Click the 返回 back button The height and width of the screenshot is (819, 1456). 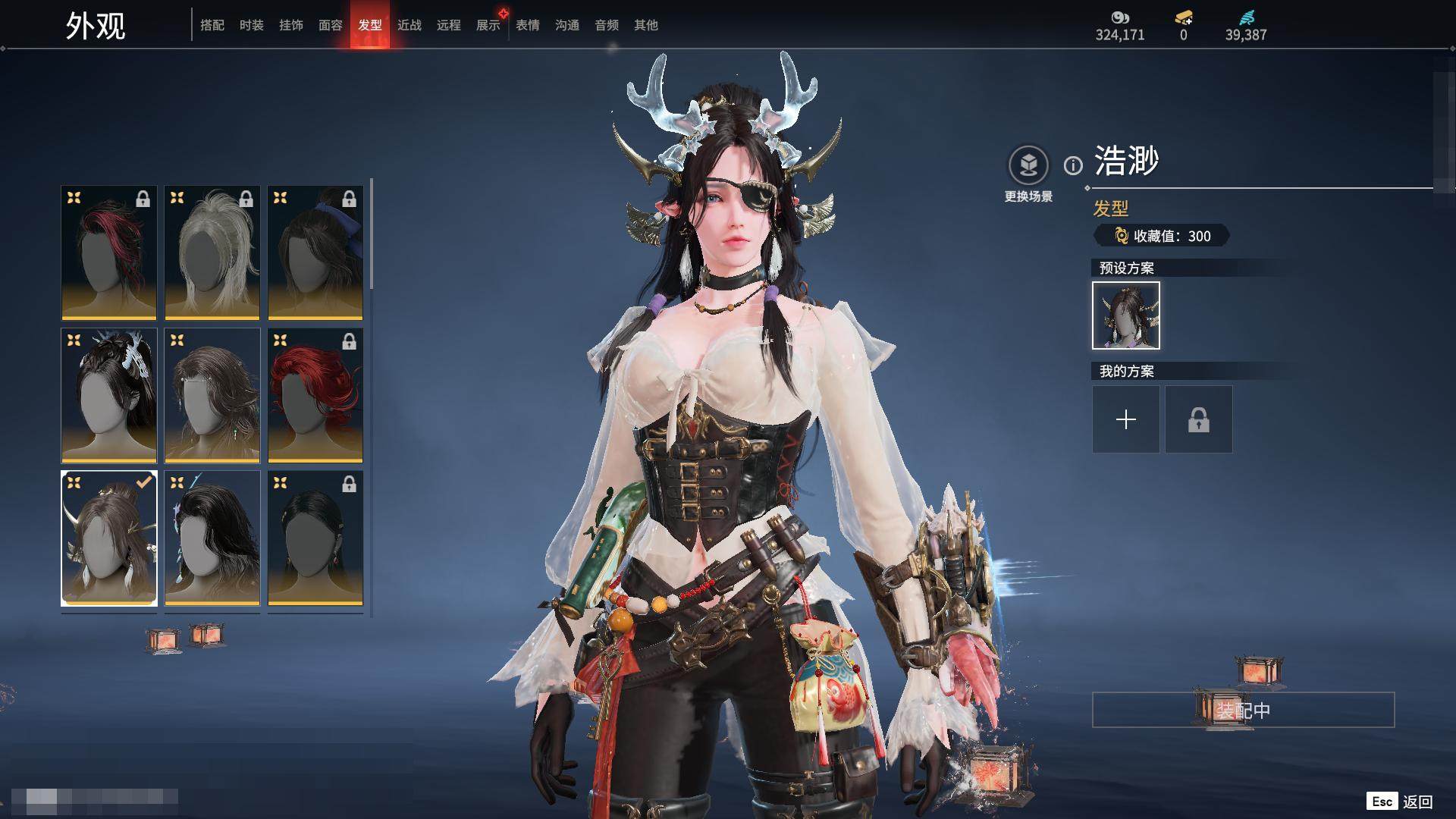click(x=1417, y=802)
